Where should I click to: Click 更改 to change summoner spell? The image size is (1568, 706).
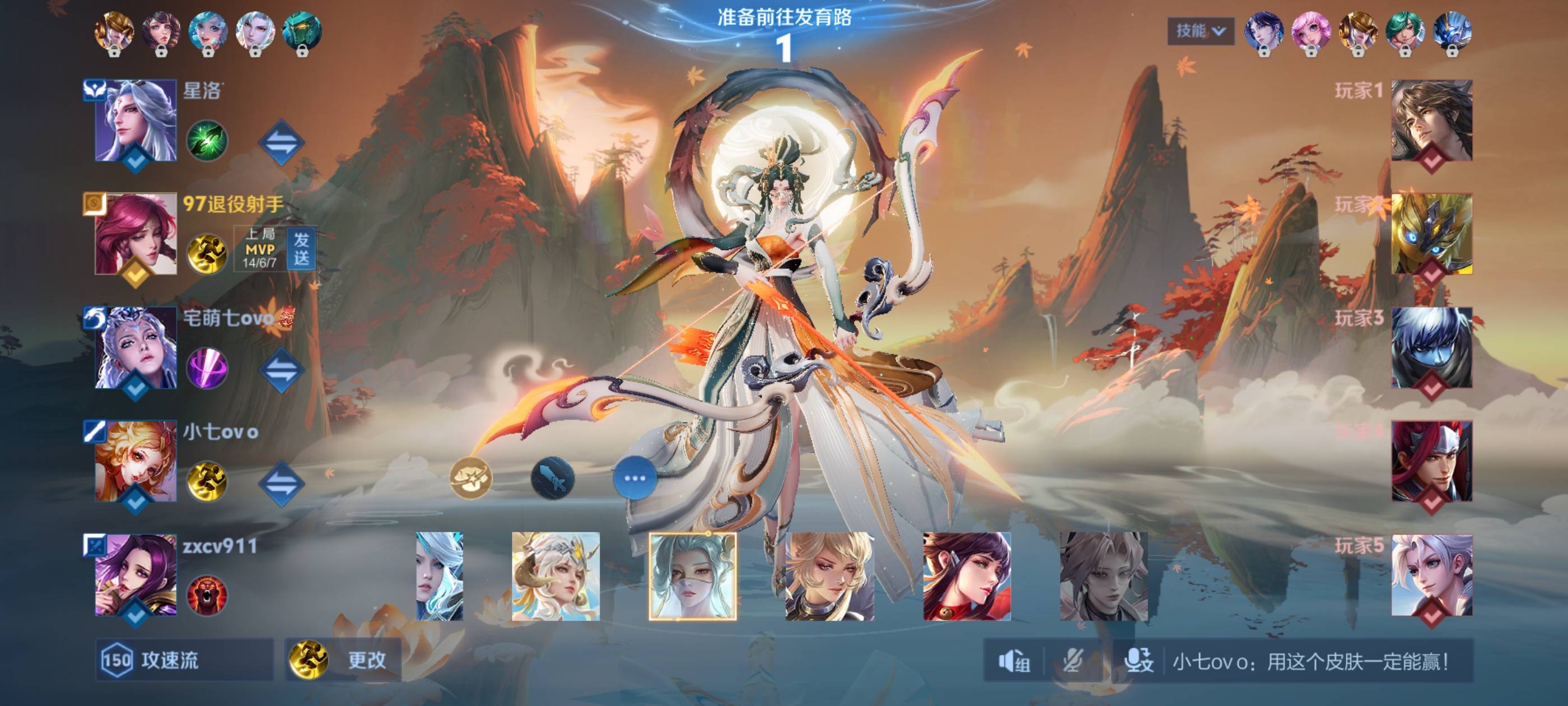[344, 659]
